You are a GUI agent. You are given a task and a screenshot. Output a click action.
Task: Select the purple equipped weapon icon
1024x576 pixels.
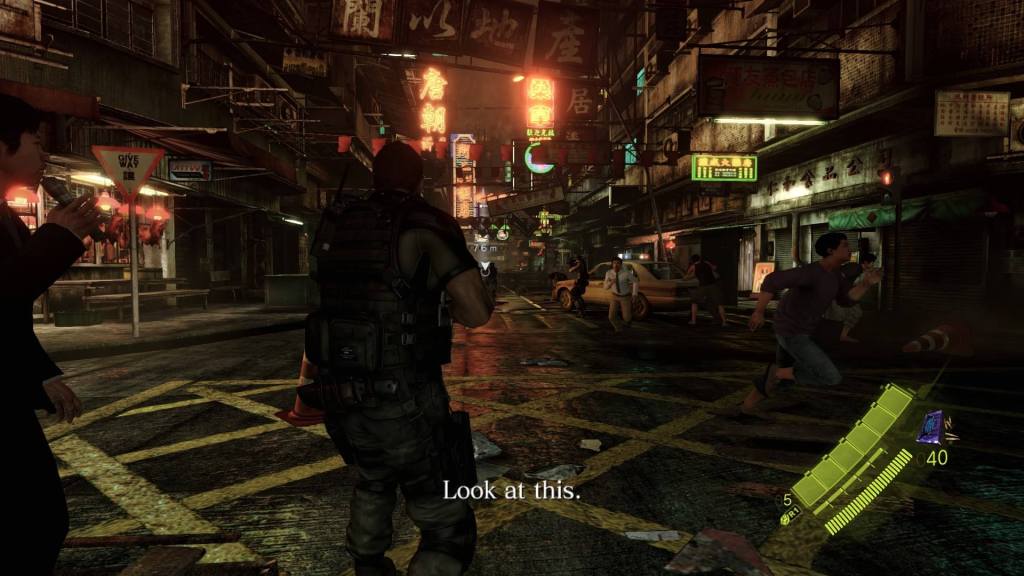tap(932, 426)
